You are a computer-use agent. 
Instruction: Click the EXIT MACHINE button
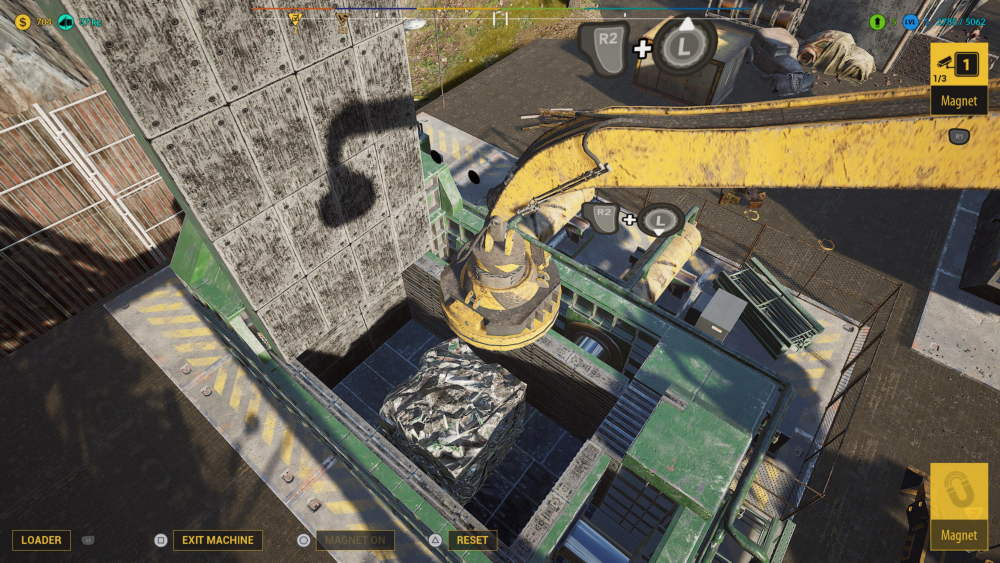tap(217, 540)
